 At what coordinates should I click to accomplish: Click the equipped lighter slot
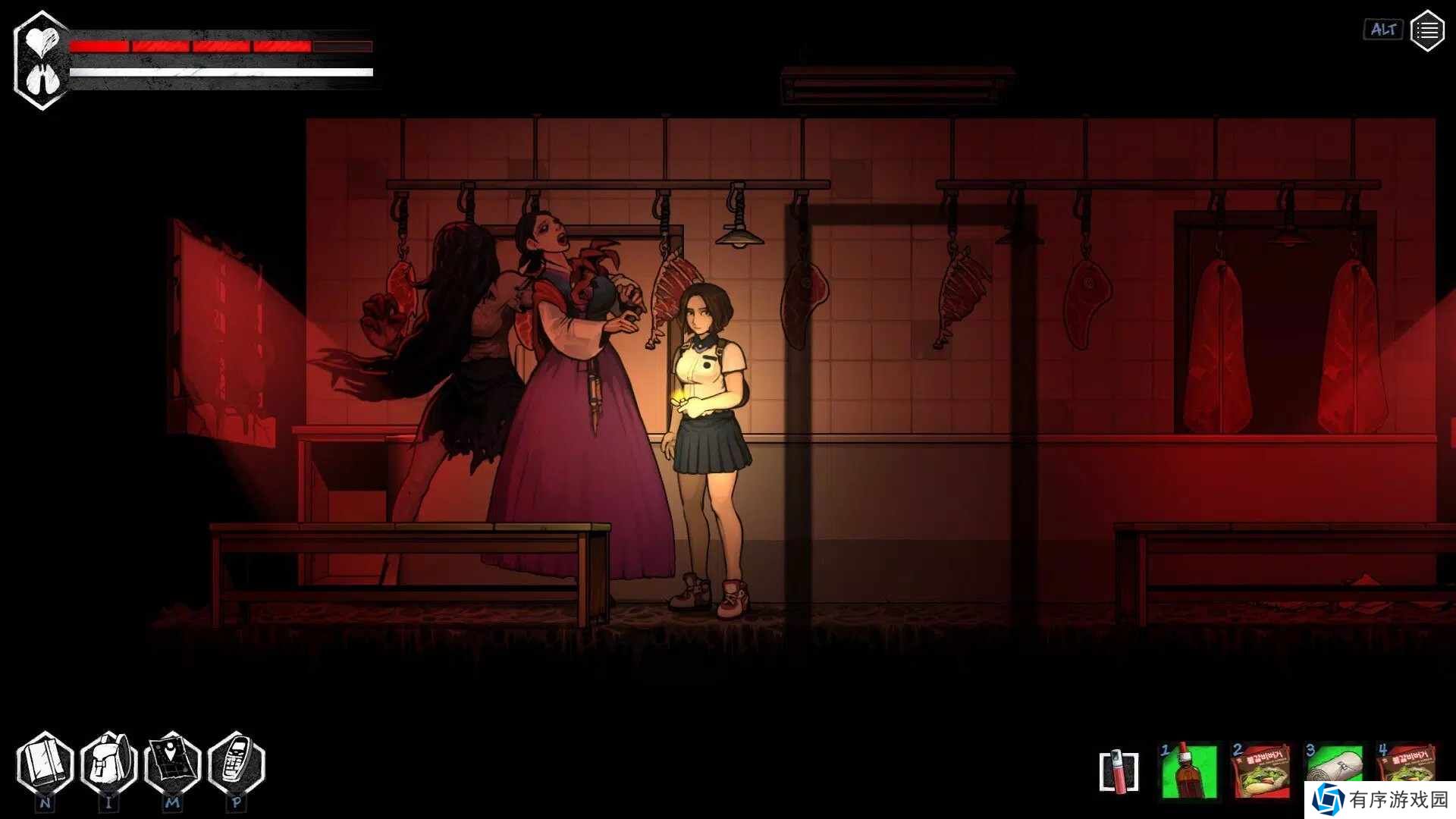point(1119,772)
